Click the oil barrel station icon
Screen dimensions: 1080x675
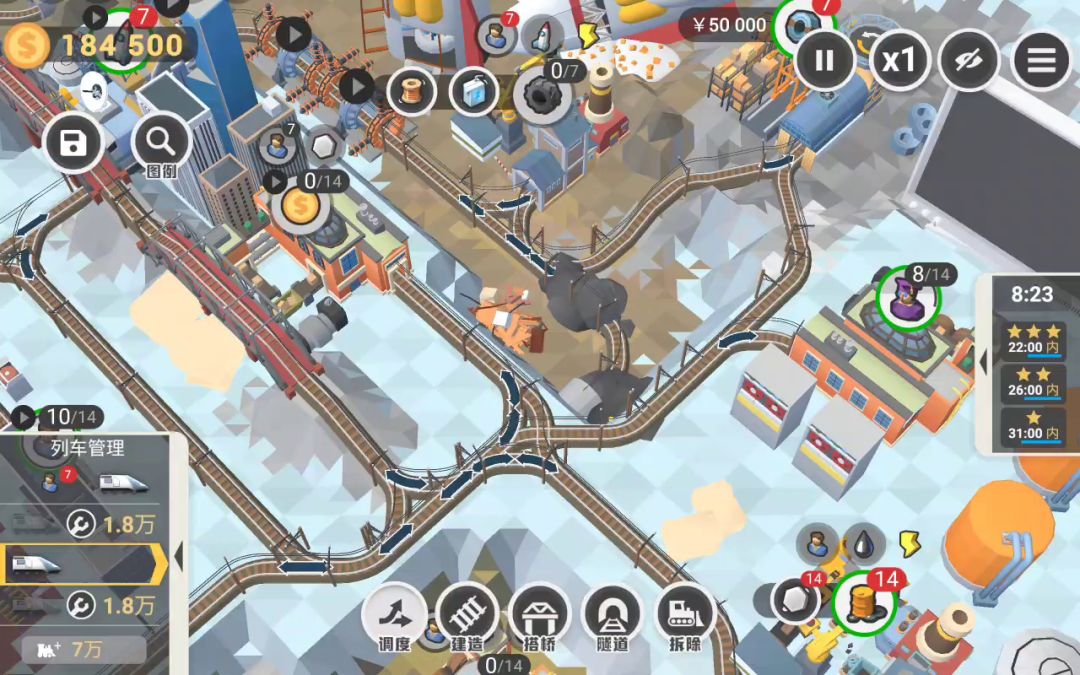coord(862,602)
